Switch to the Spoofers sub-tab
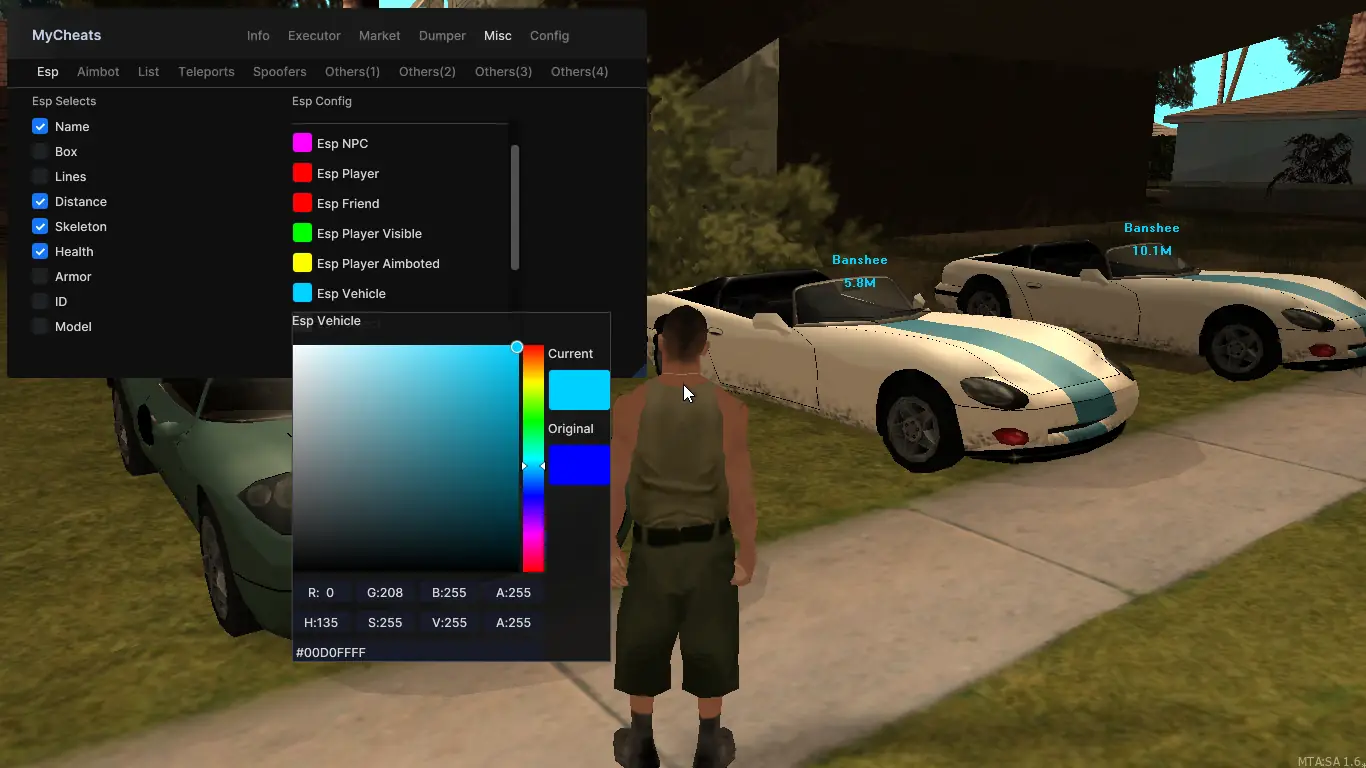 [280, 72]
